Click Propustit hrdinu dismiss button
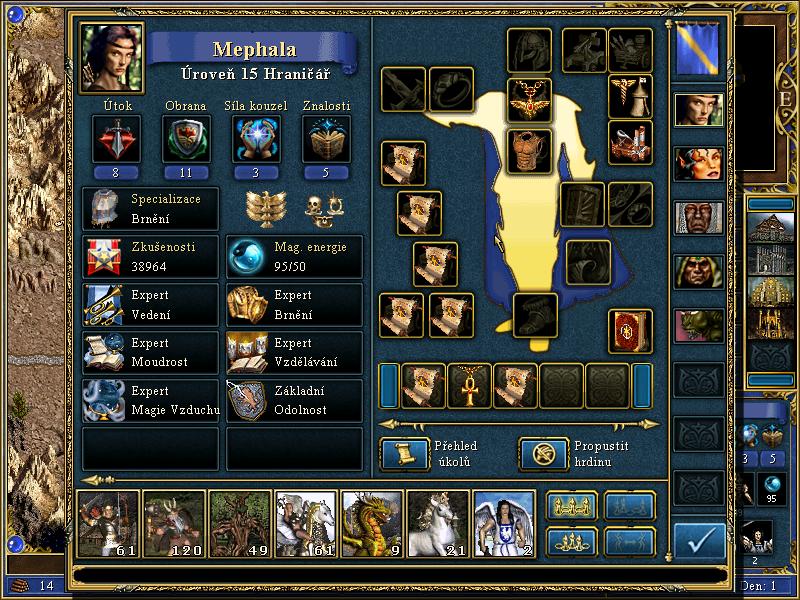The height and width of the screenshot is (600, 800). 542,453
